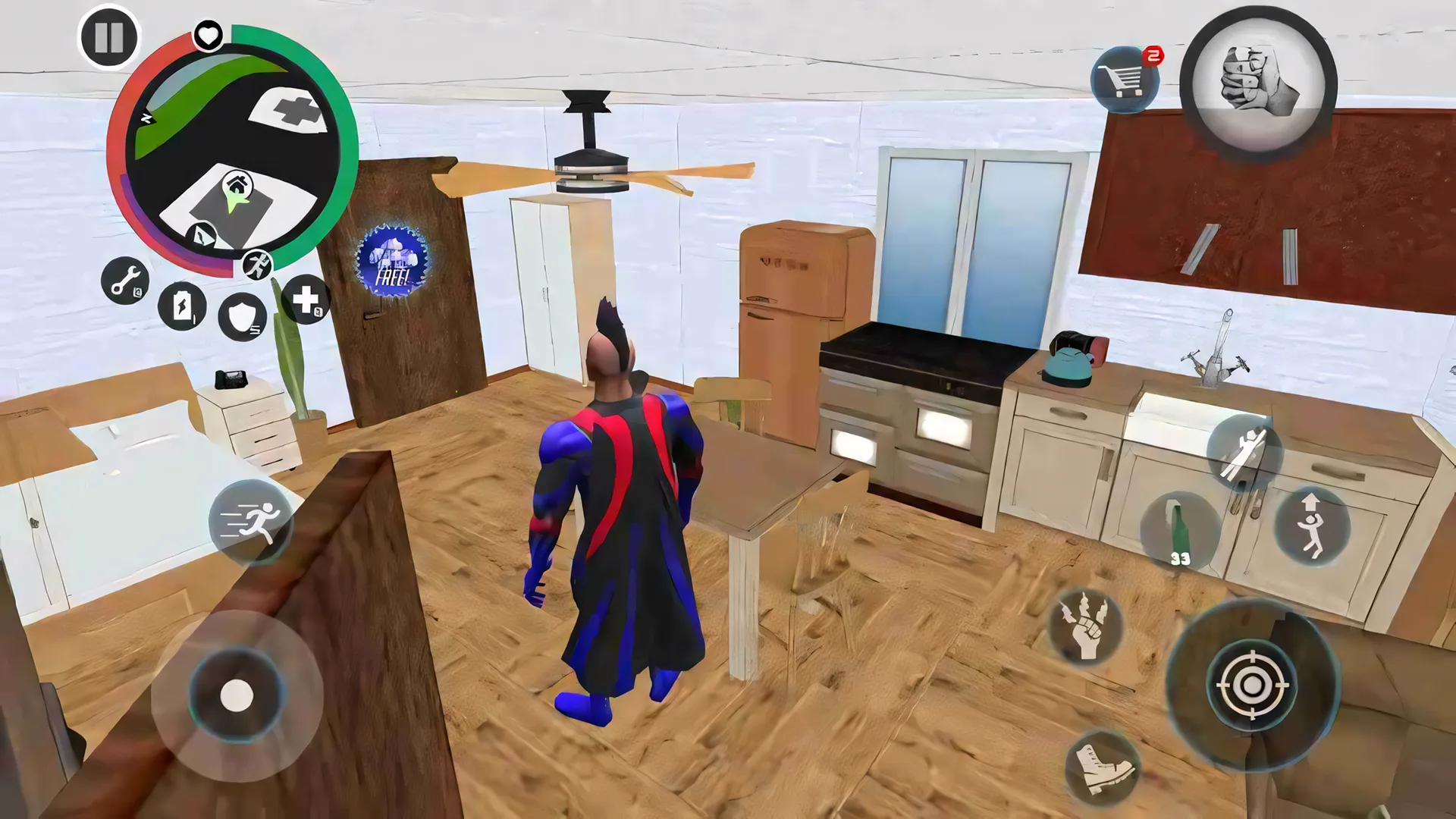Screen dimensions: 1456x819
Task: Open the pause menu
Action: point(108,36)
